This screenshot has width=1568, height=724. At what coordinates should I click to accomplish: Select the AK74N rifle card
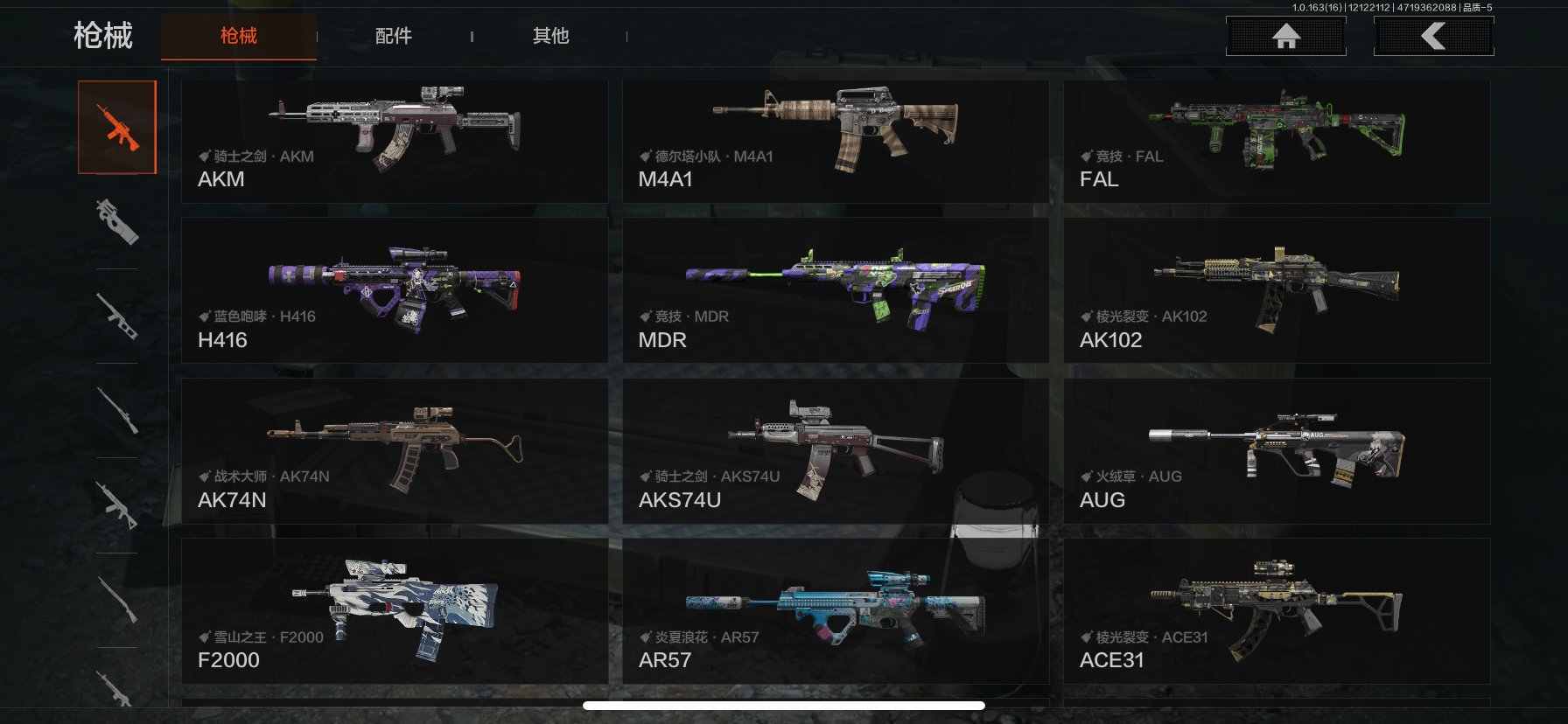coord(394,451)
